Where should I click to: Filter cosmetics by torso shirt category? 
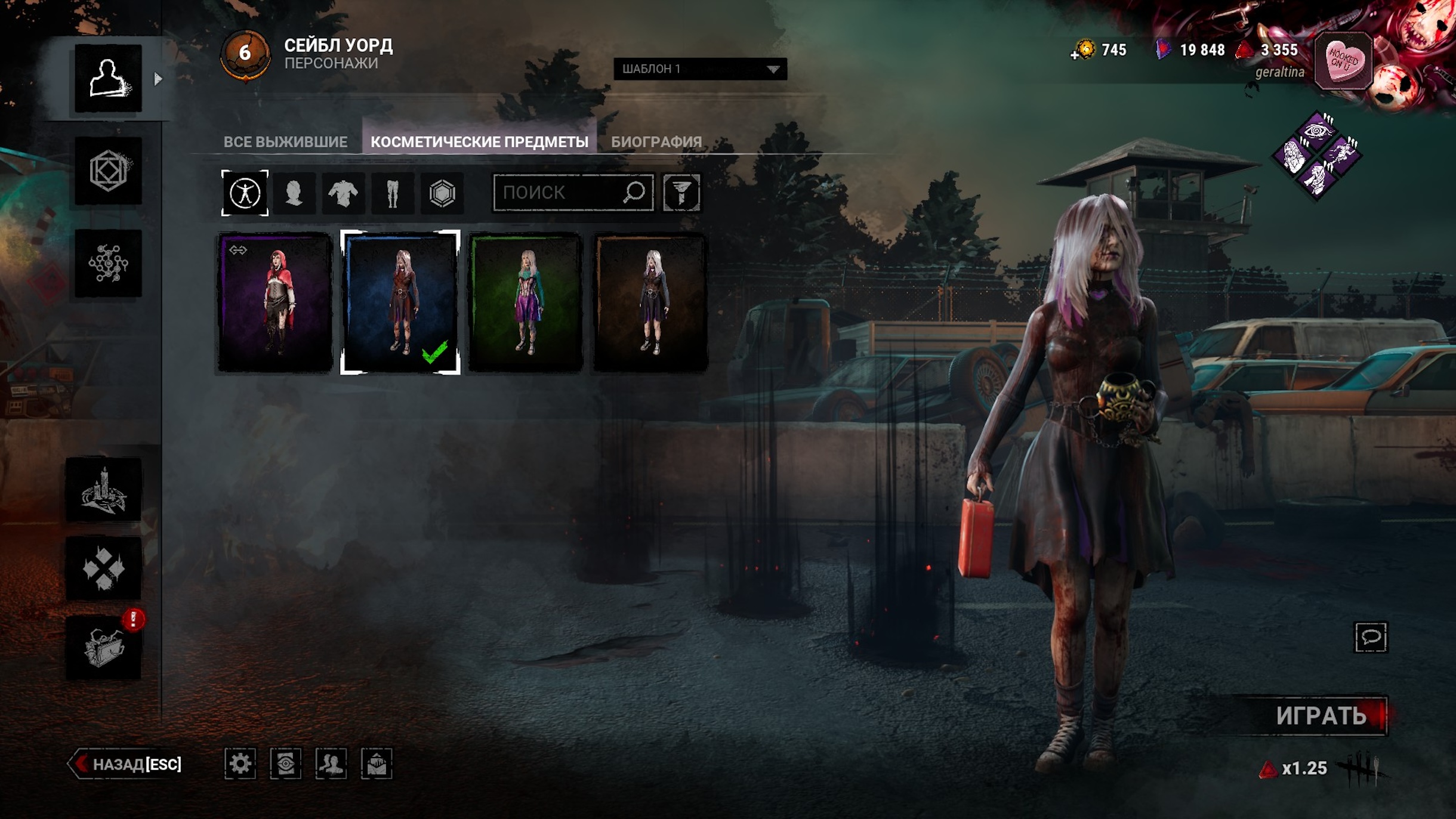point(343,193)
